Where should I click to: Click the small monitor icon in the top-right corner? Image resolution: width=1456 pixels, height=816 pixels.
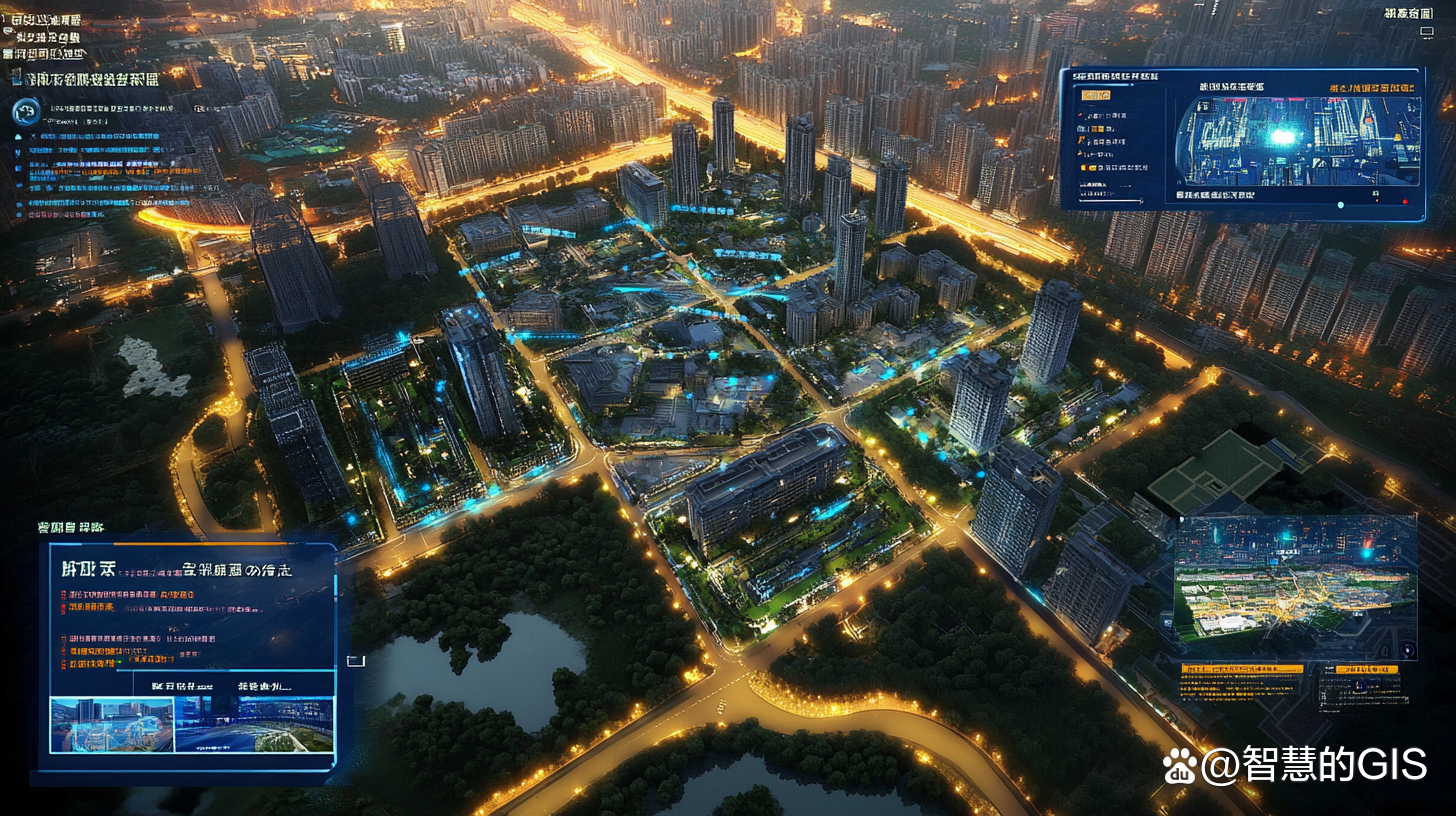click(x=1427, y=32)
